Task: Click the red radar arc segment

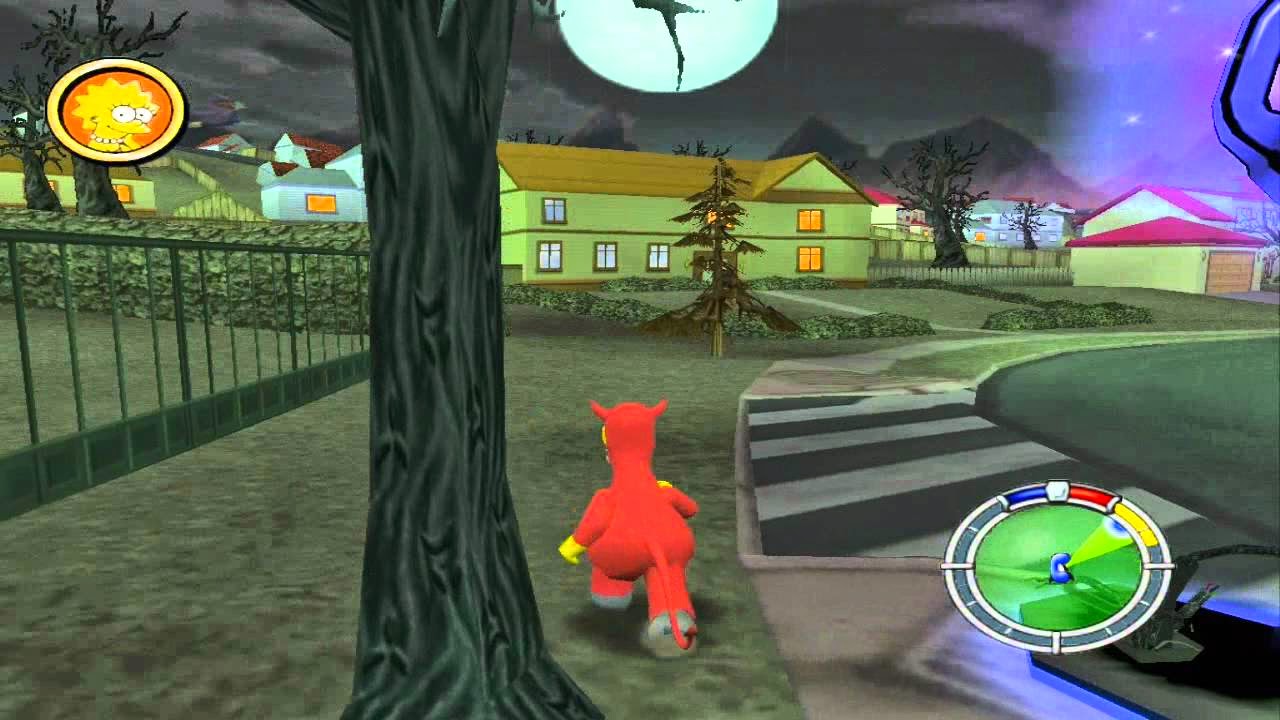Action: pos(1090,494)
